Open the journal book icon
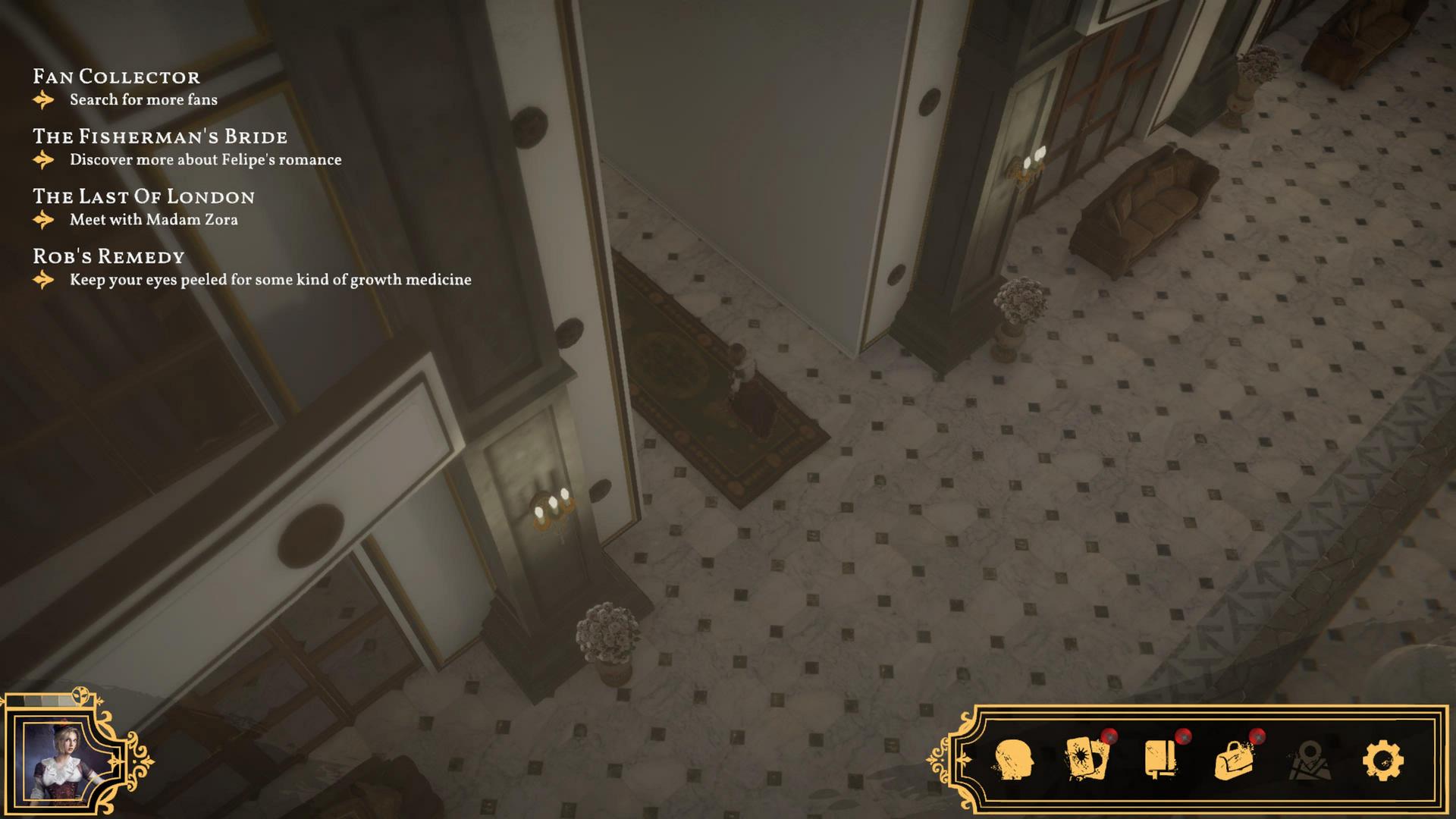Screen dimensions: 1456x819 tap(1160, 759)
